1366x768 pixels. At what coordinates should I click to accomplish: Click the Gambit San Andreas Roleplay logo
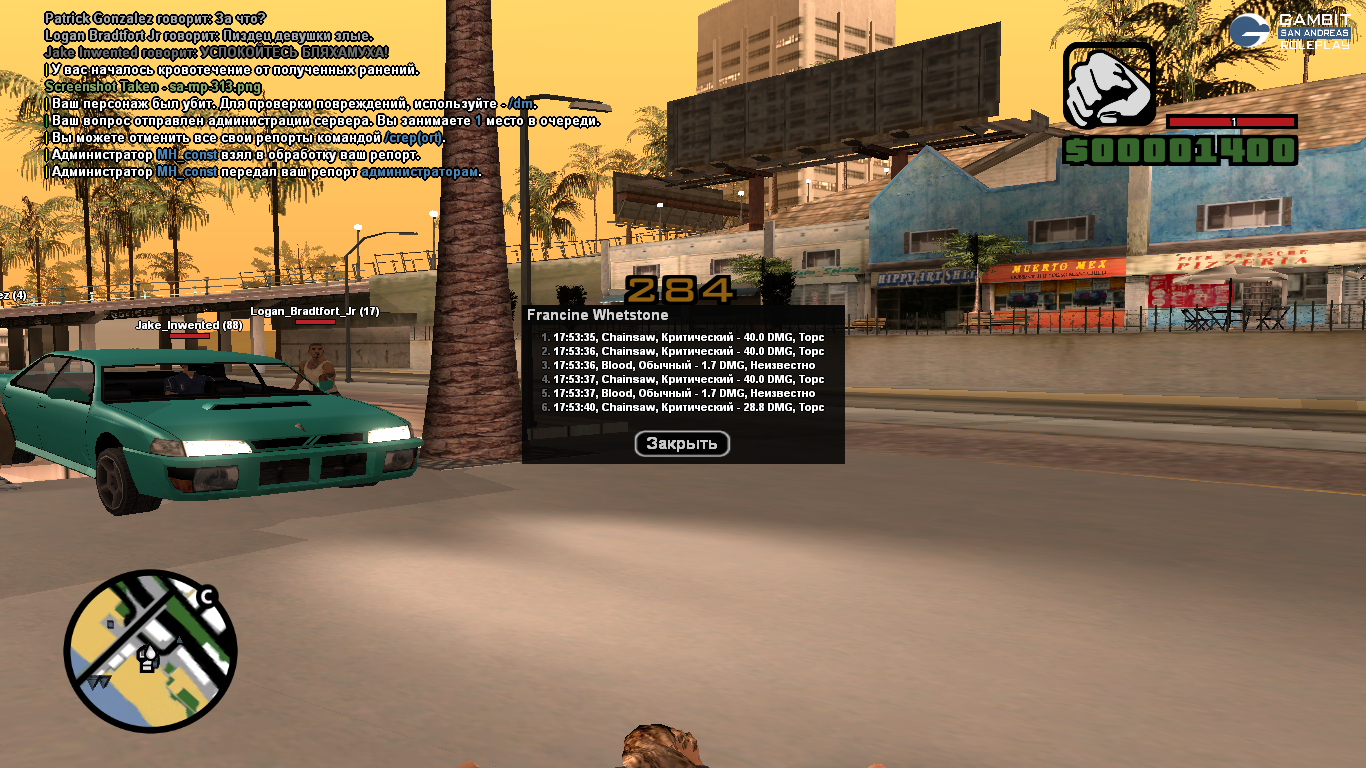(x=1290, y=30)
